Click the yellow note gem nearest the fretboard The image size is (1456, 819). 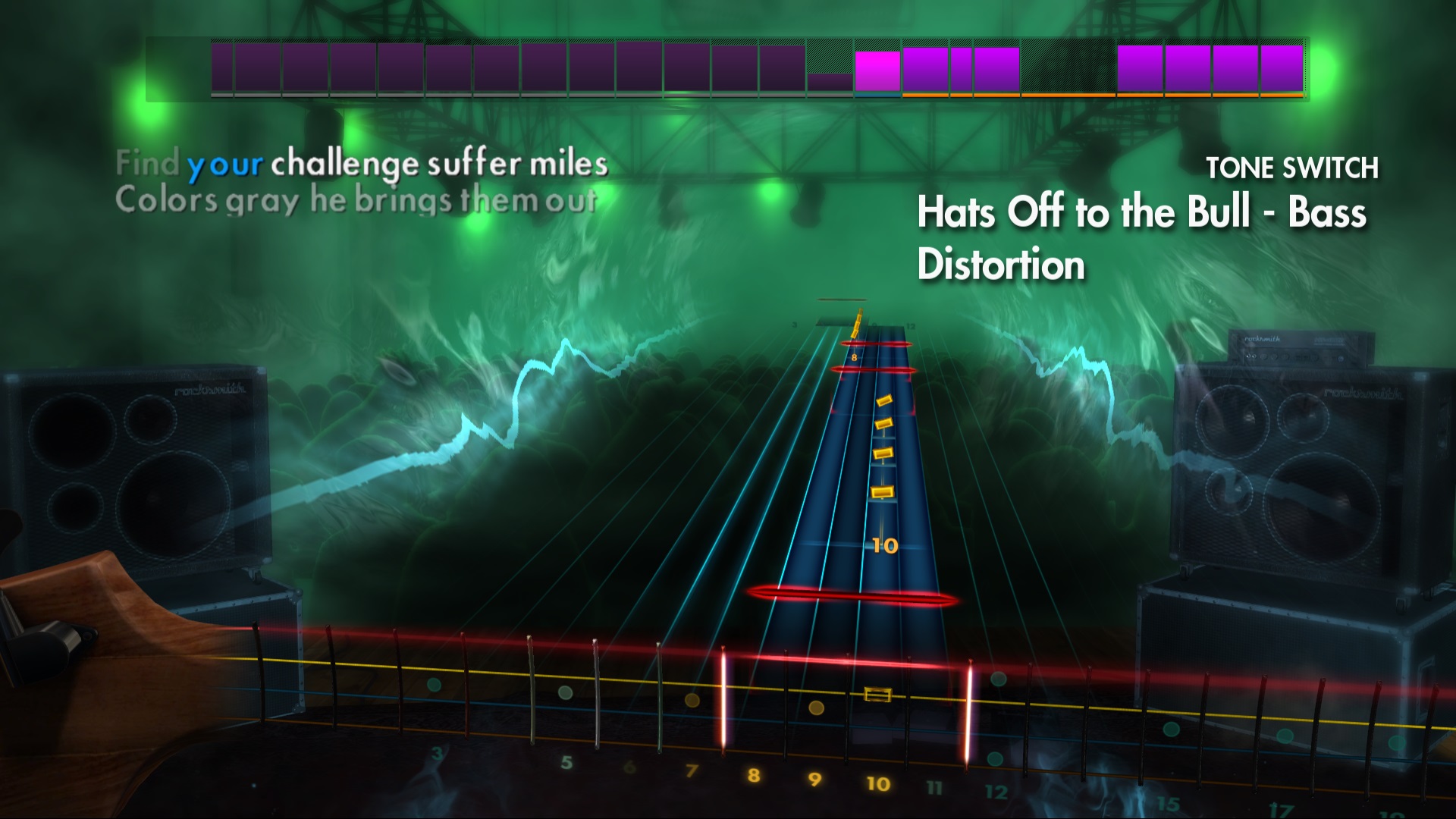(x=882, y=493)
